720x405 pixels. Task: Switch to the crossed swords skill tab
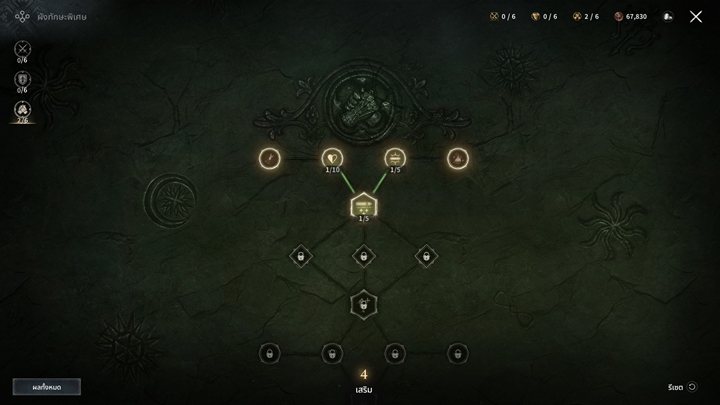click(22, 48)
